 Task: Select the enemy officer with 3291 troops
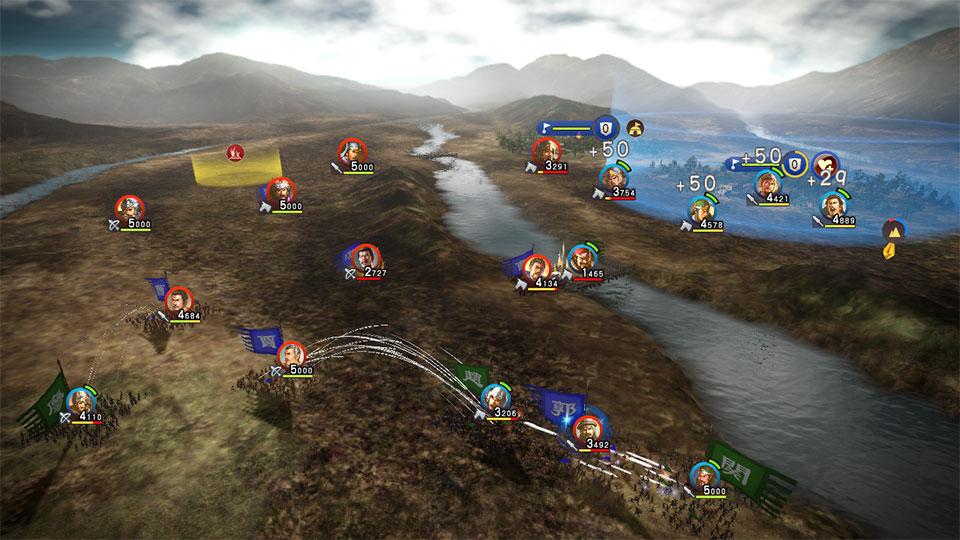point(546,152)
